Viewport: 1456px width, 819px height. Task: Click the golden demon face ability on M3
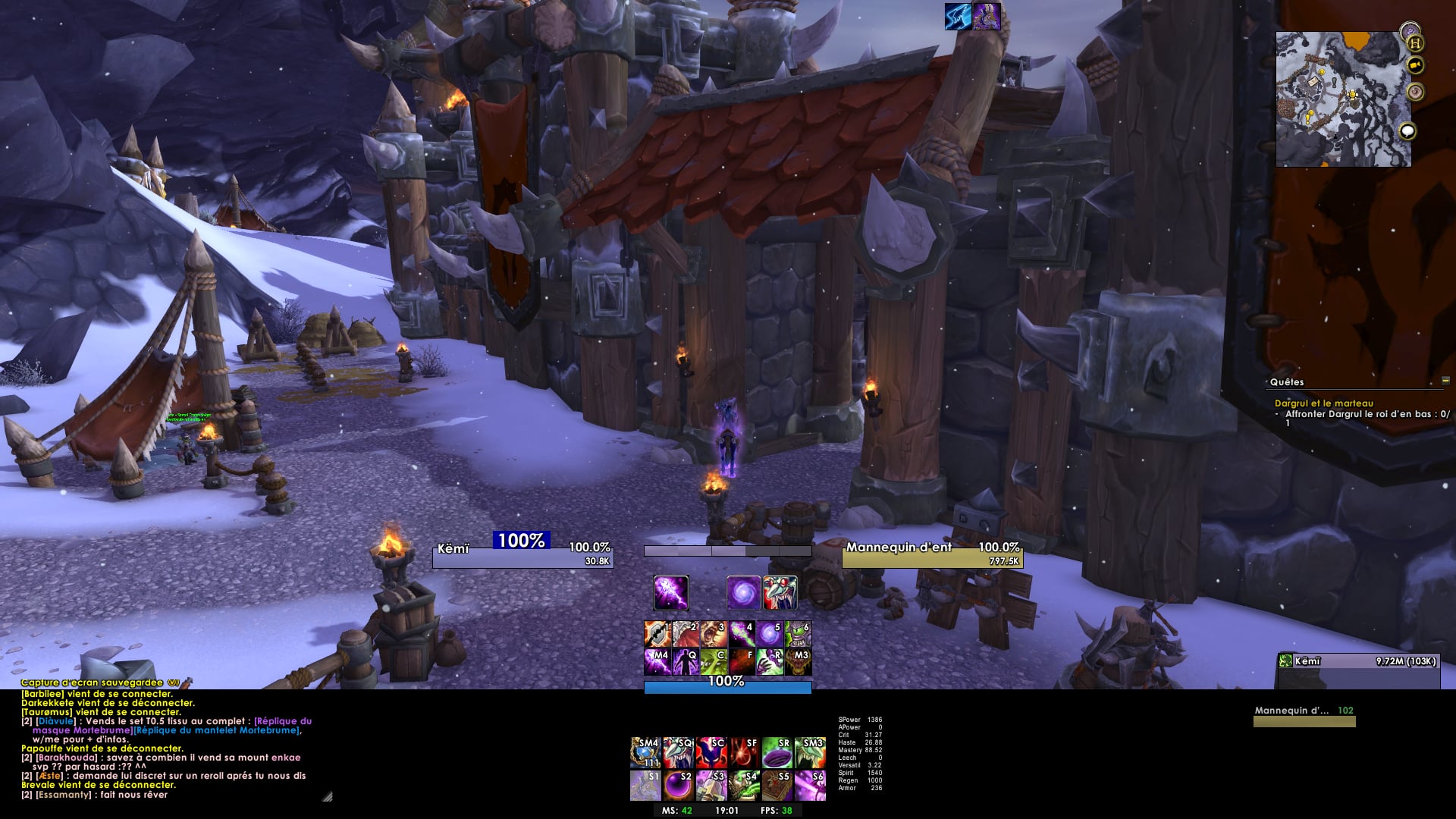point(798,662)
